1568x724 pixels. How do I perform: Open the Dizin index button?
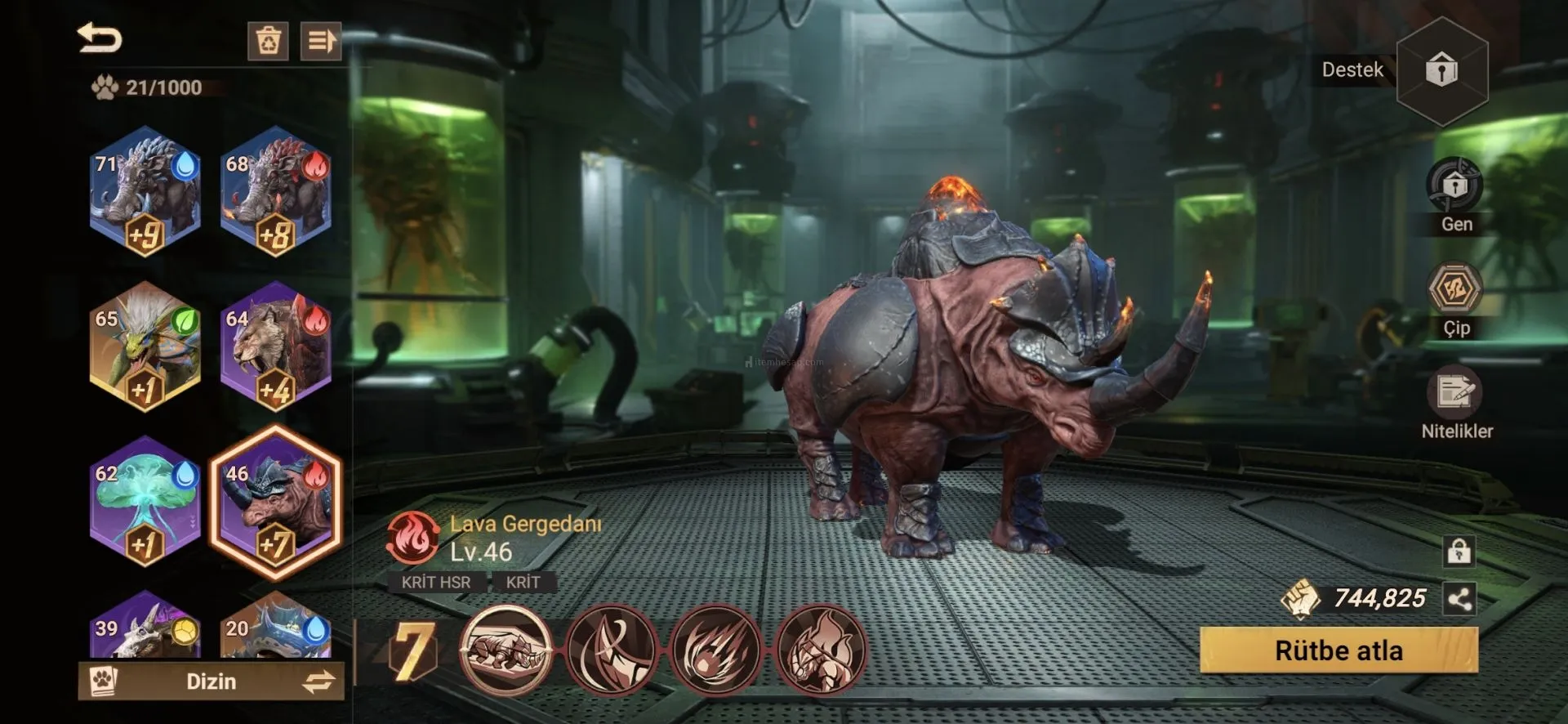point(211,681)
